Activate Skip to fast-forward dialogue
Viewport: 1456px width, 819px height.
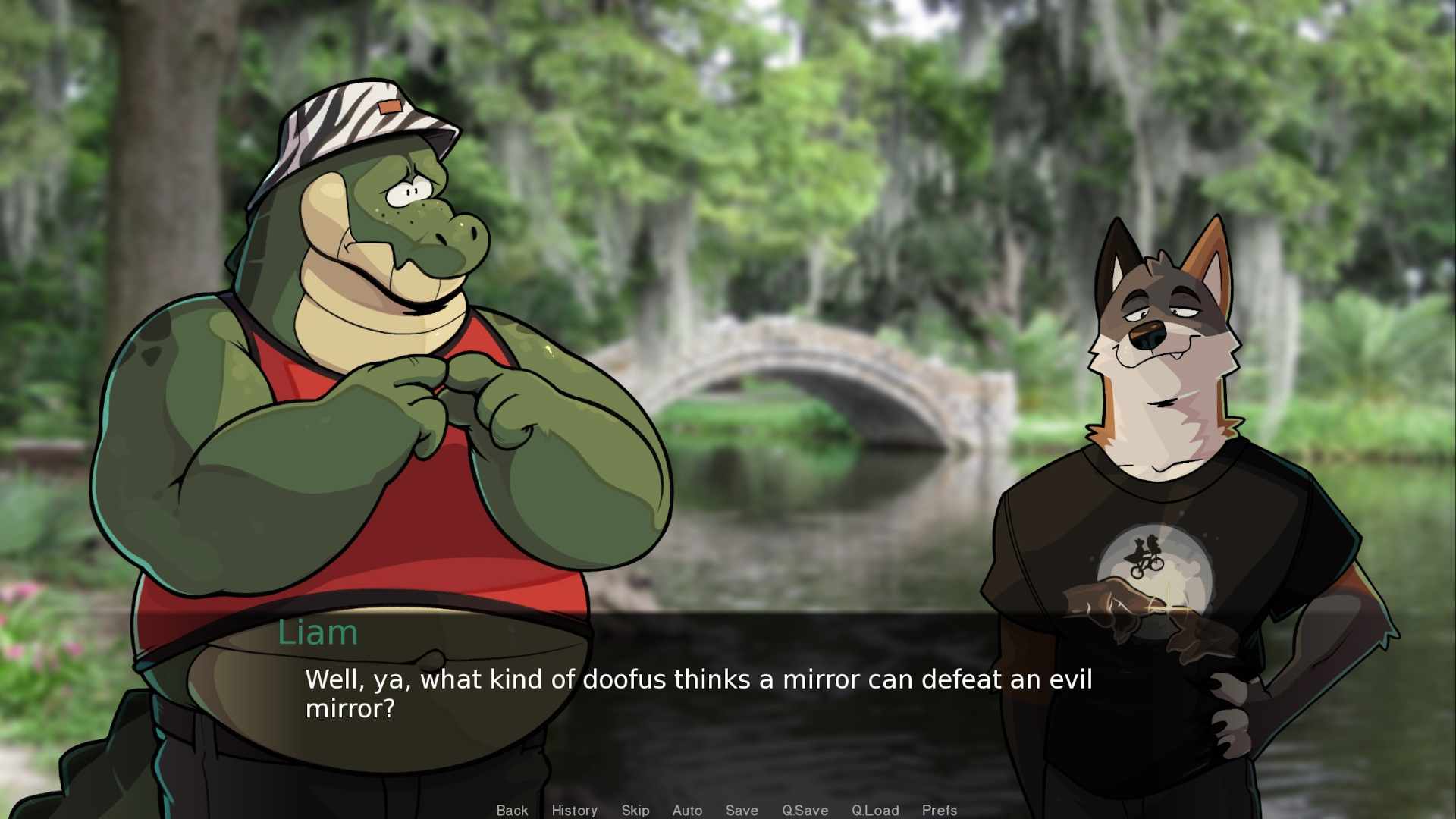pyautogui.click(x=635, y=810)
